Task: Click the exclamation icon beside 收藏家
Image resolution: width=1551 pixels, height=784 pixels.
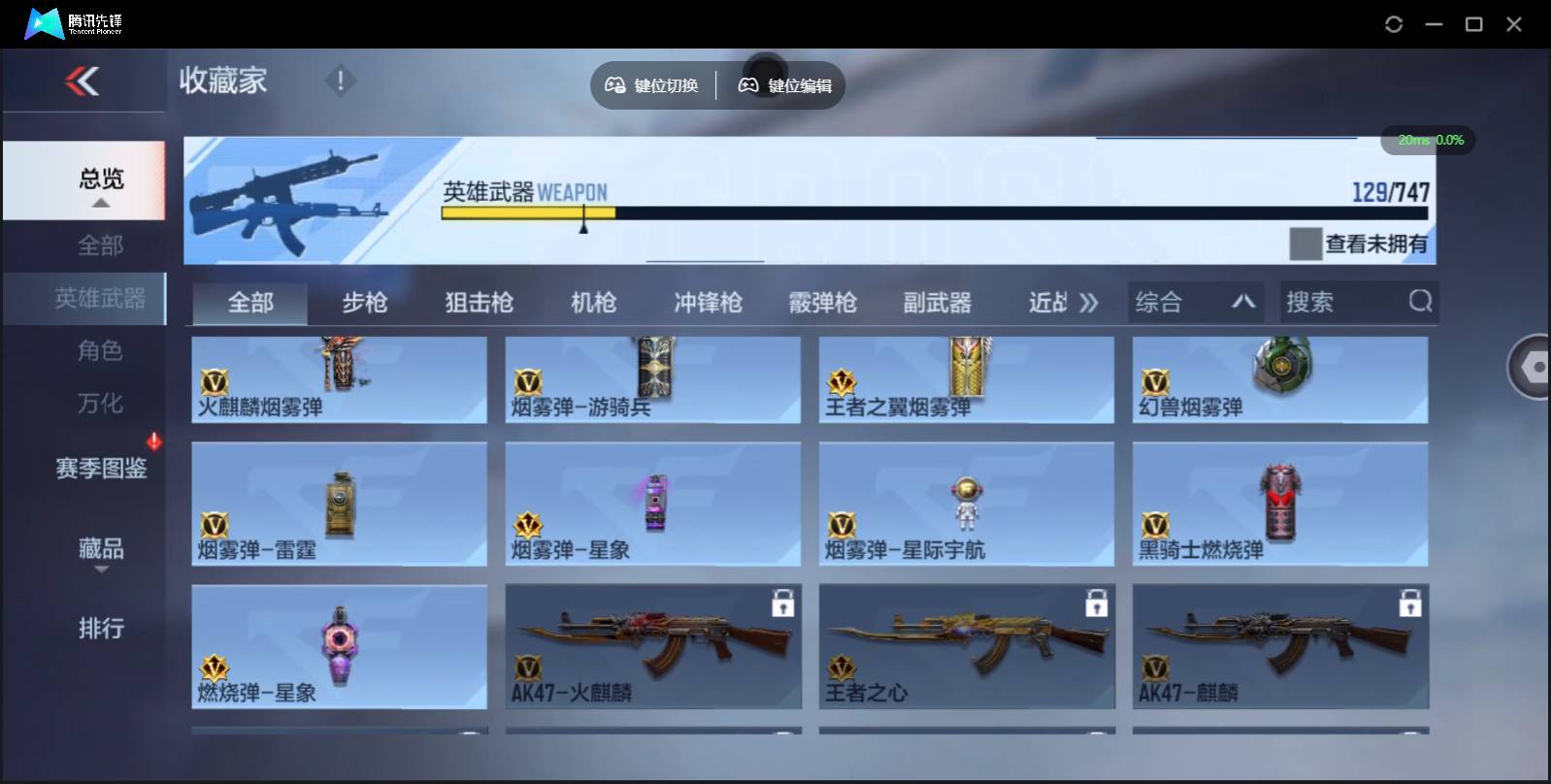Action: (340, 82)
